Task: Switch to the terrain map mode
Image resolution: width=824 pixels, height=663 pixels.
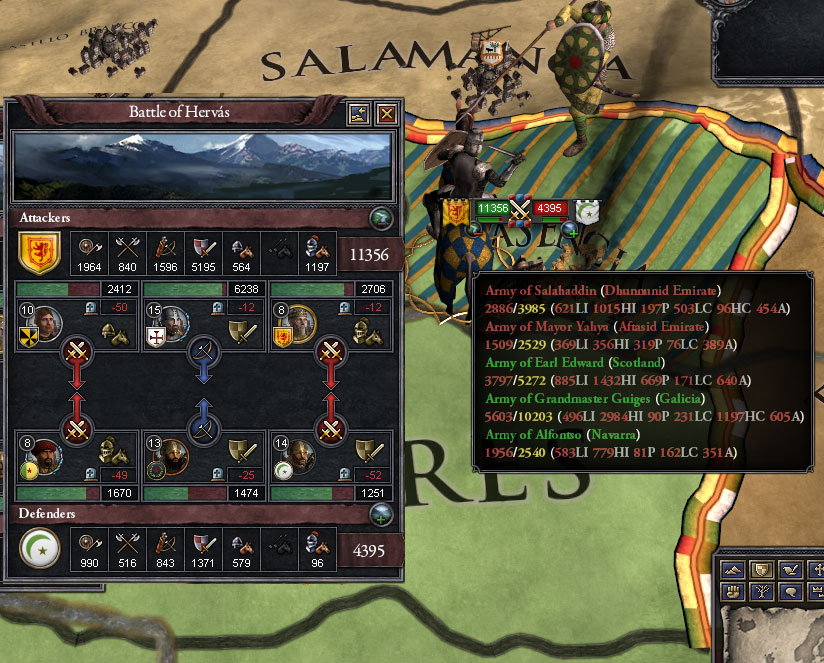Action: [x=731, y=568]
